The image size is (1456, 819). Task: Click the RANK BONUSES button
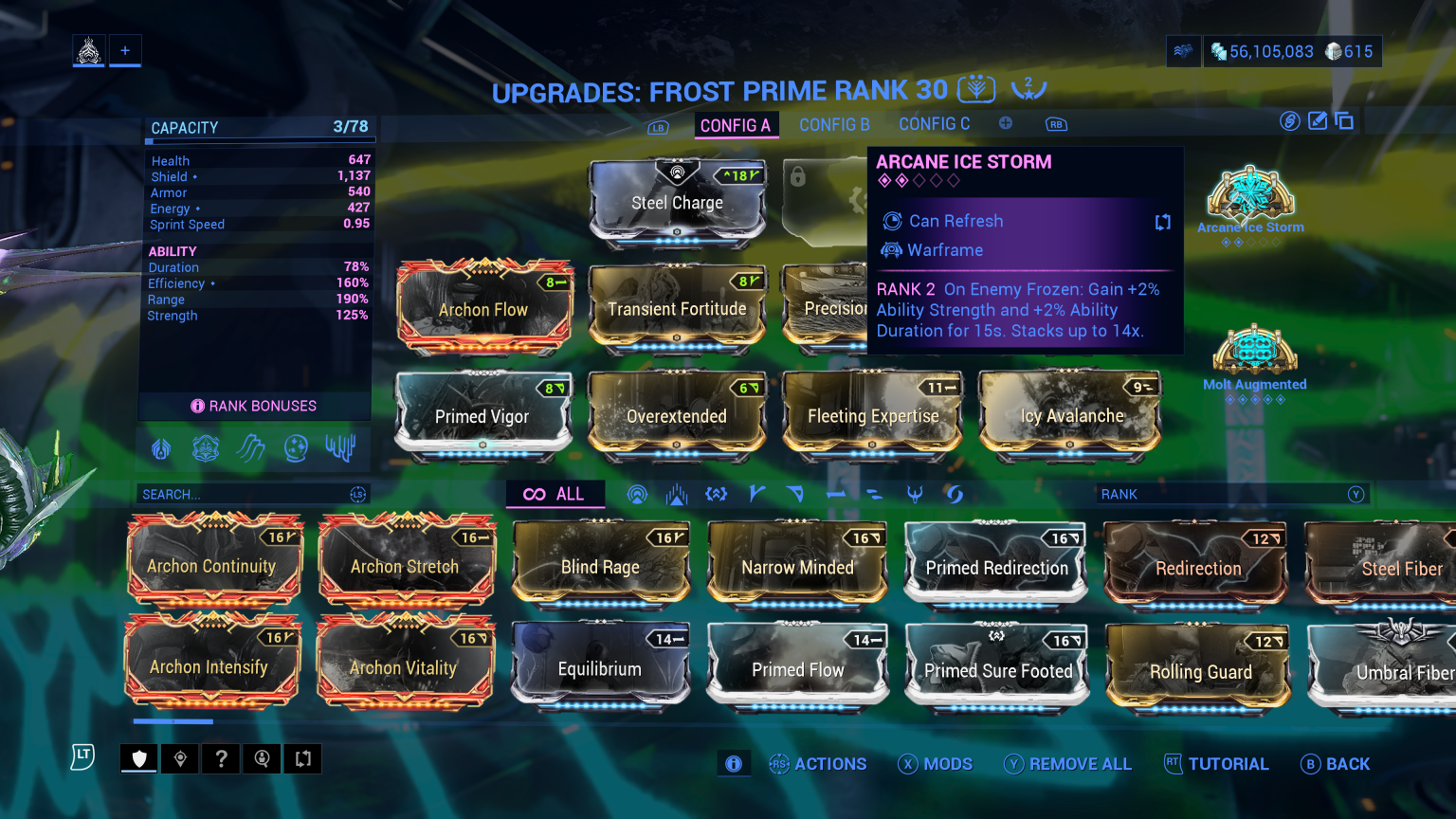(x=254, y=406)
